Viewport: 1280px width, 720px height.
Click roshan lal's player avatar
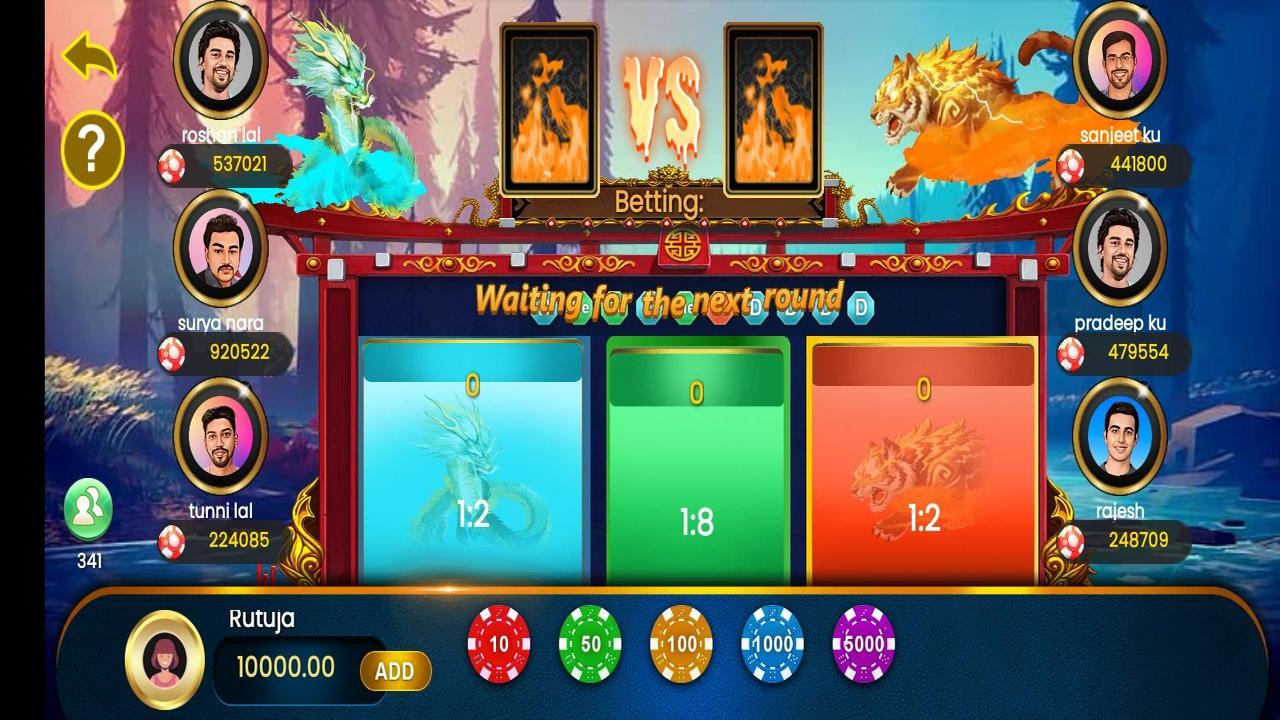221,63
